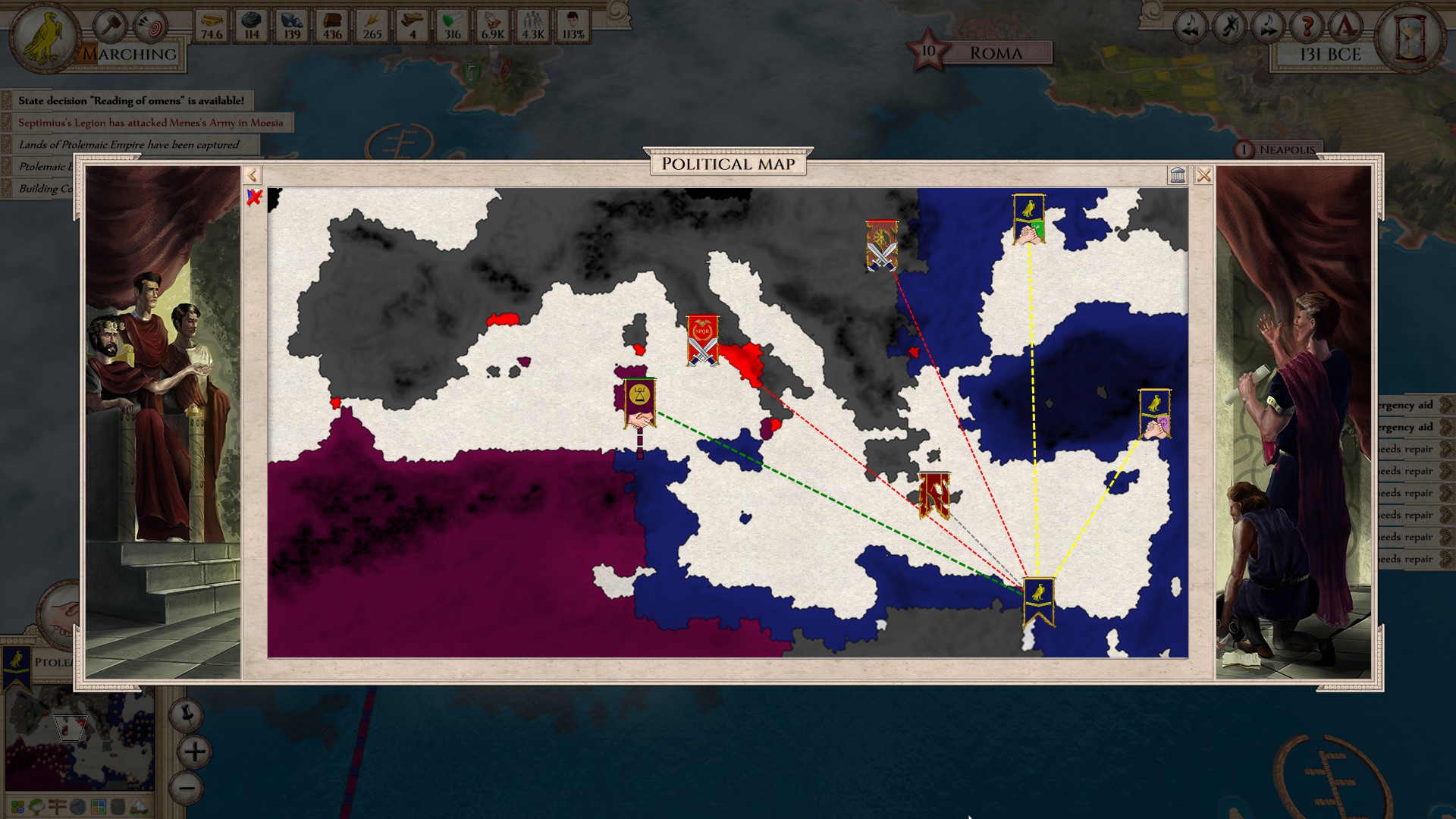Toggle the red X flag filter
The height and width of the screenshot is (819, 1456).
click(254, 197)
